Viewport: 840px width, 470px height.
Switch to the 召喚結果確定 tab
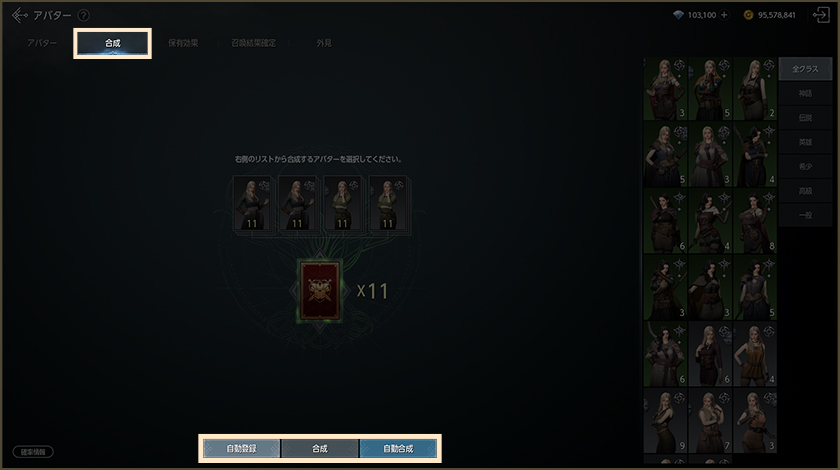[252, 44]
